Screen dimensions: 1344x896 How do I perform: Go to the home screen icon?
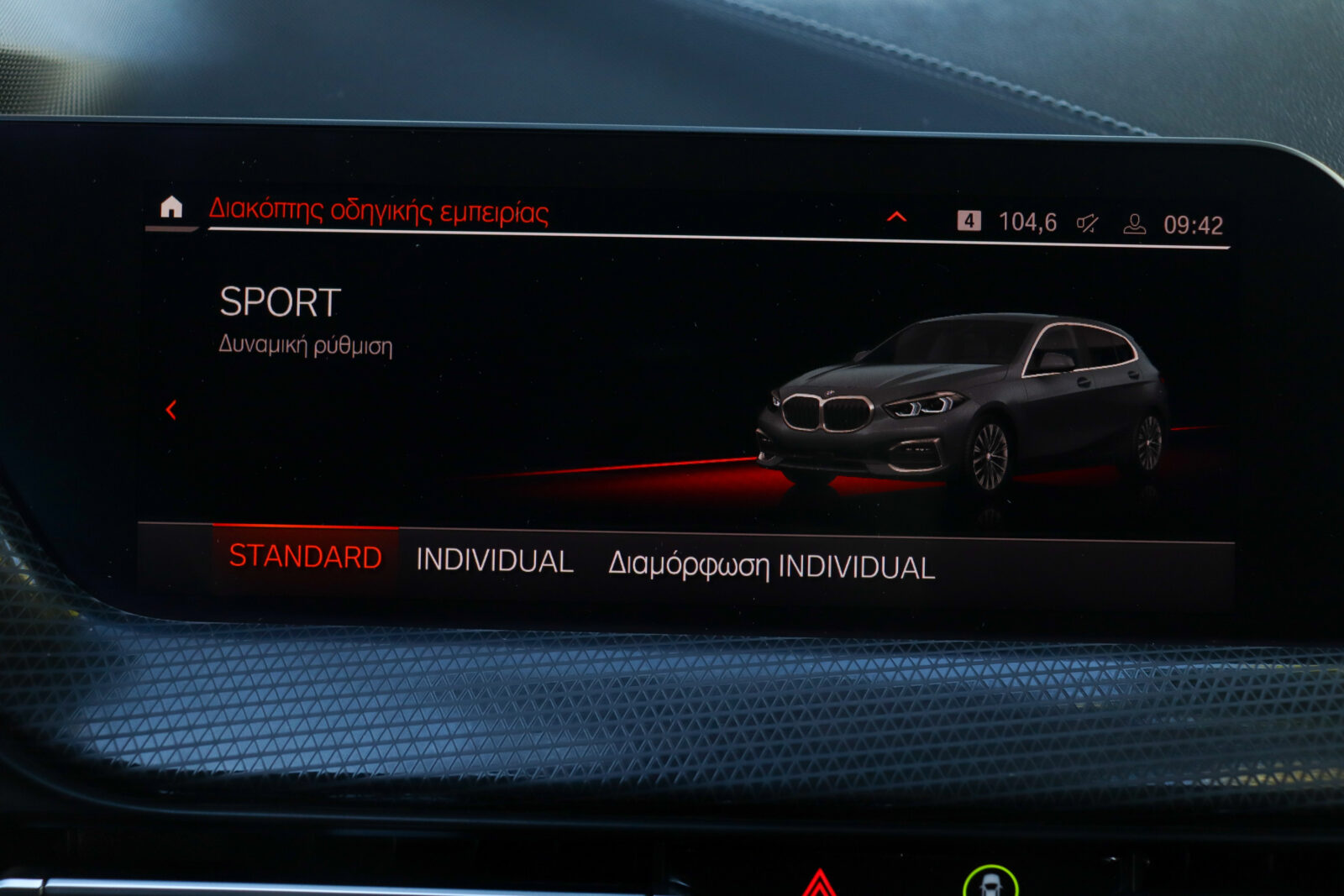[x=171, y=207]
